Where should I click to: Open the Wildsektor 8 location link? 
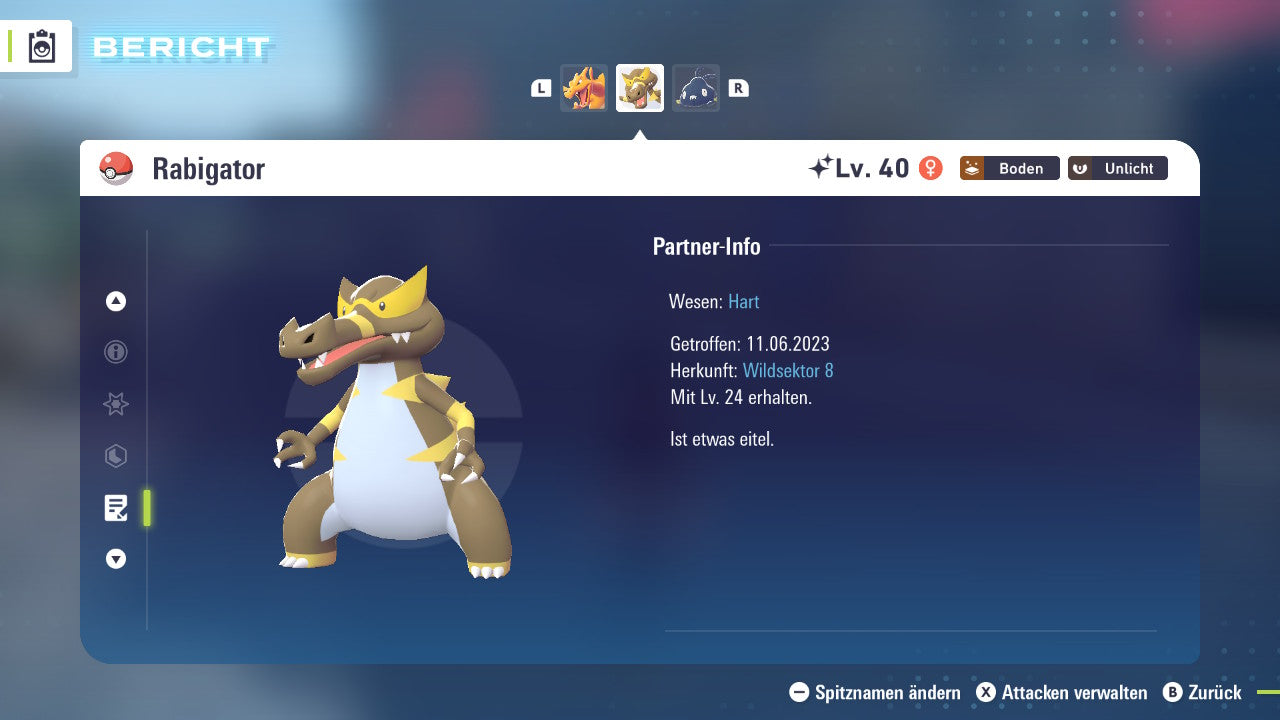[789, 370]
